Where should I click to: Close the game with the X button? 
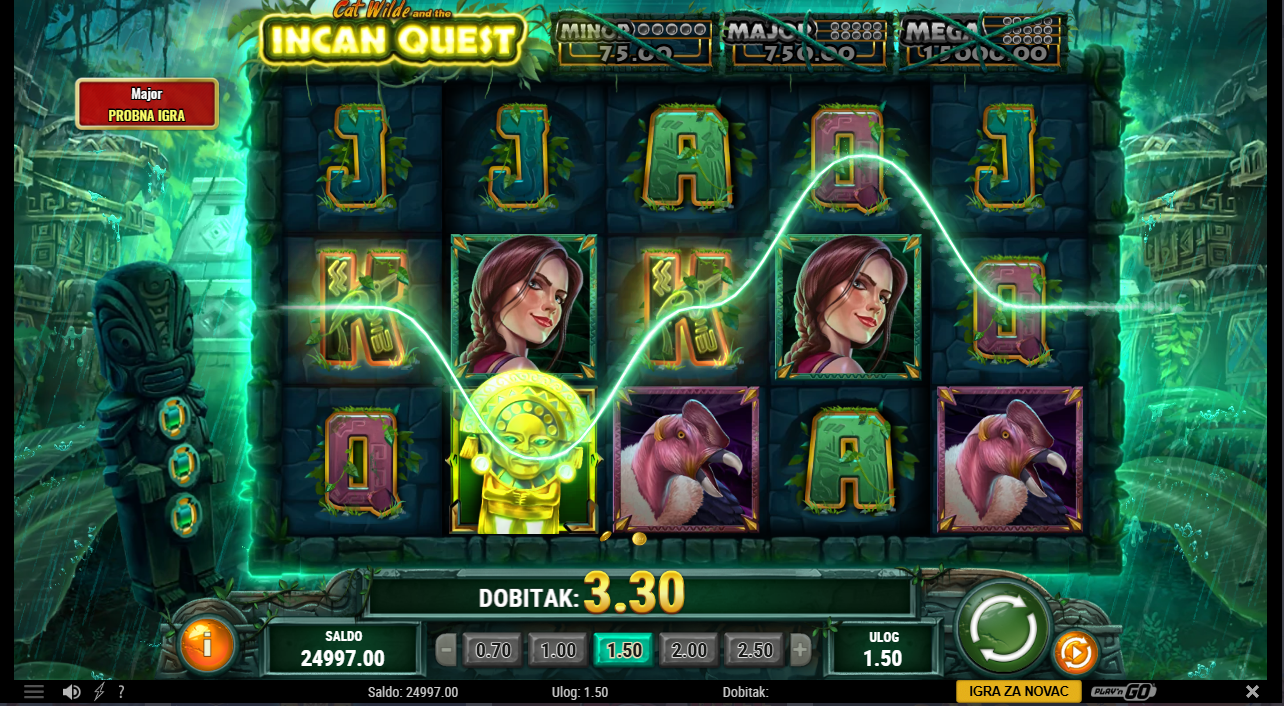point(1252,692)
